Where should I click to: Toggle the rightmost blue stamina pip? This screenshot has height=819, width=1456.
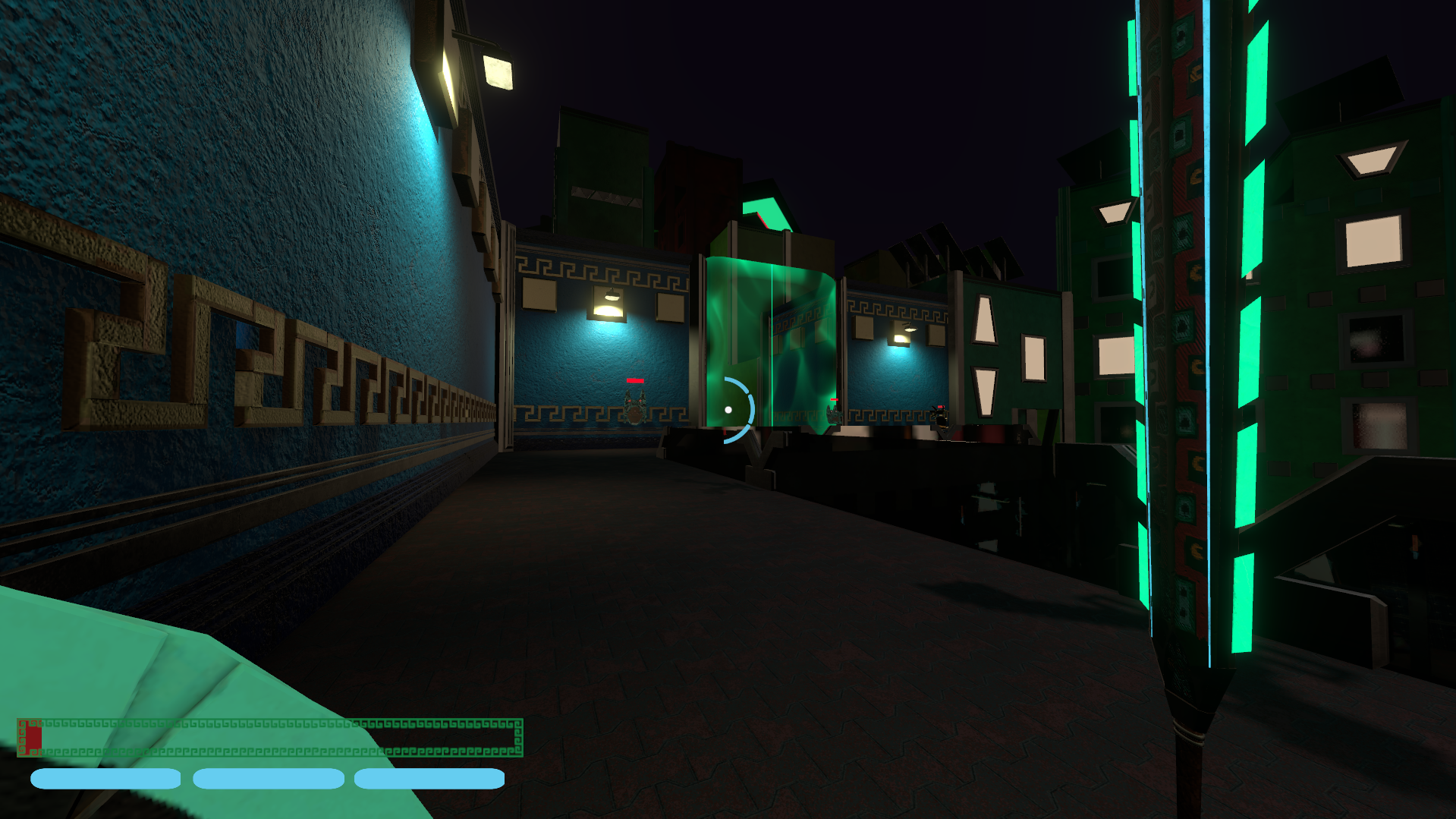(x=430, y=778)
